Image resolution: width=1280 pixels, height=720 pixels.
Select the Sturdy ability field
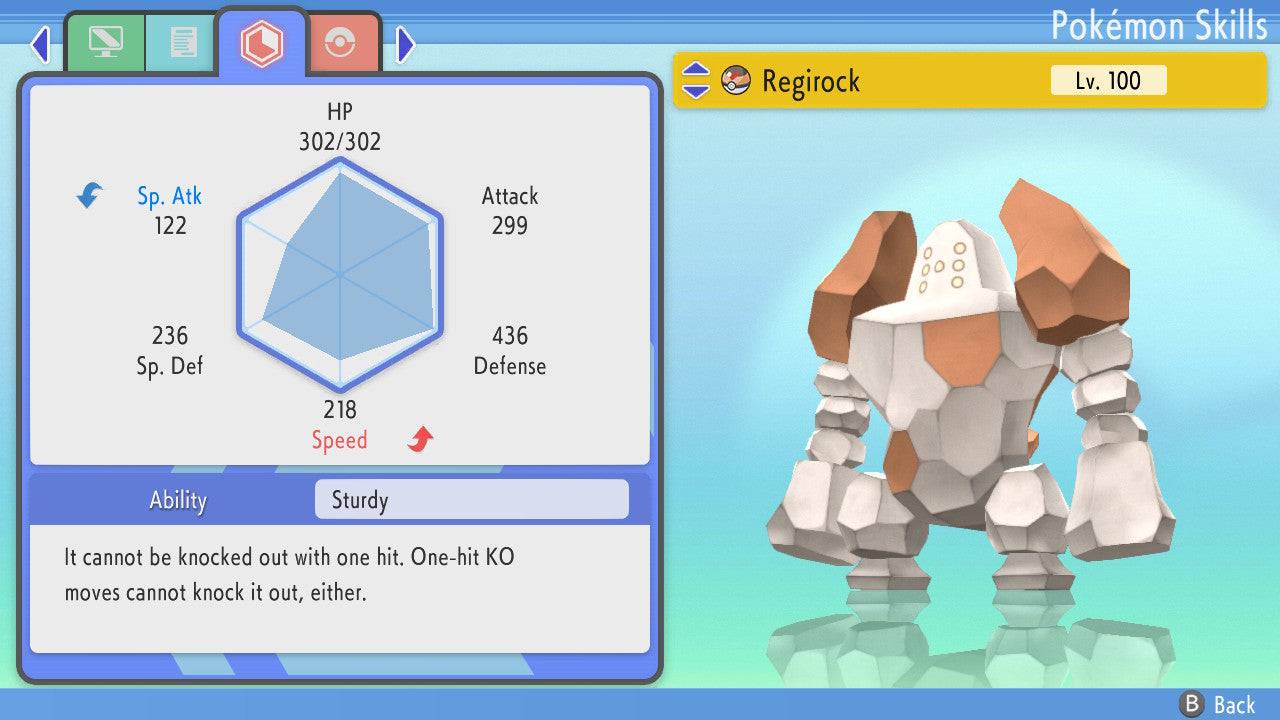471,500
